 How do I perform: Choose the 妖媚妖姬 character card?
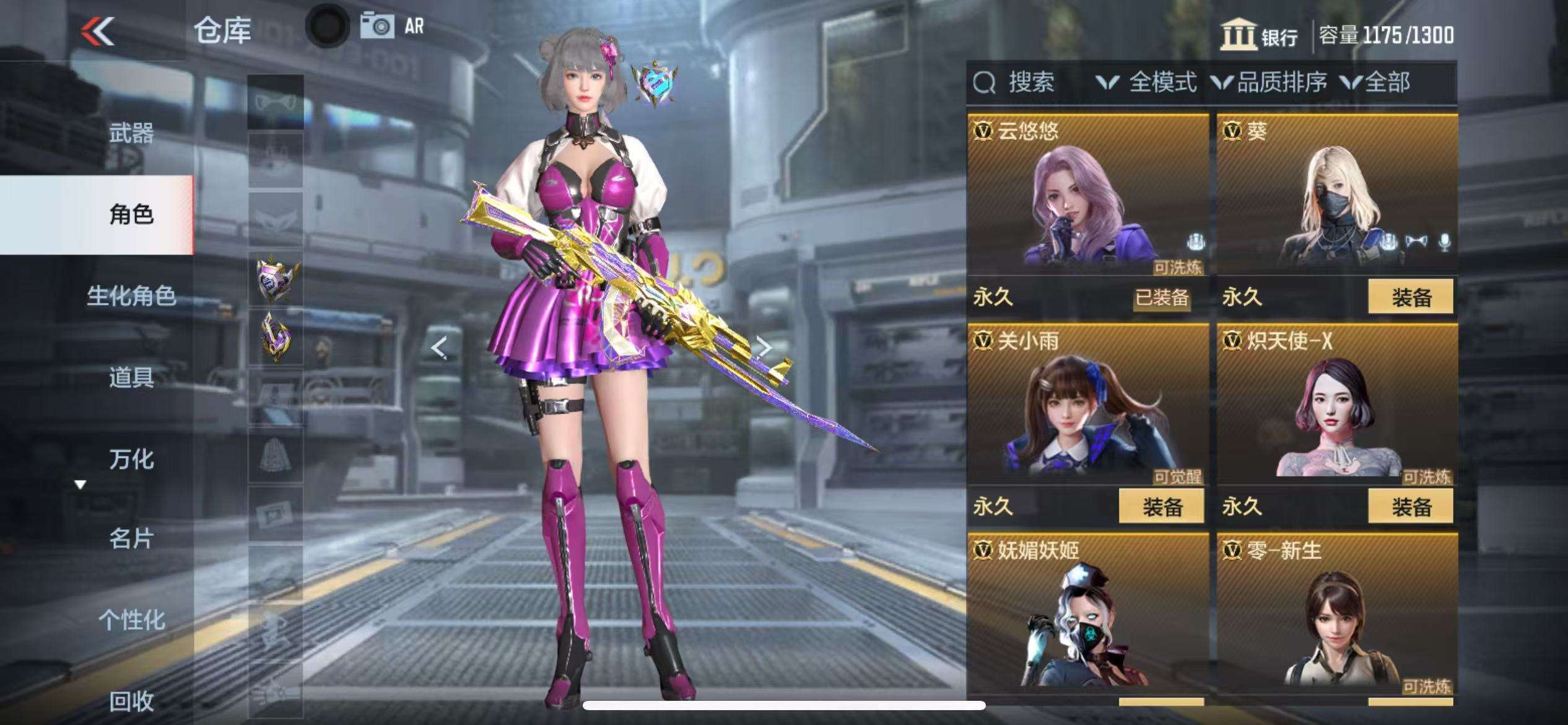pos(1087,617)
